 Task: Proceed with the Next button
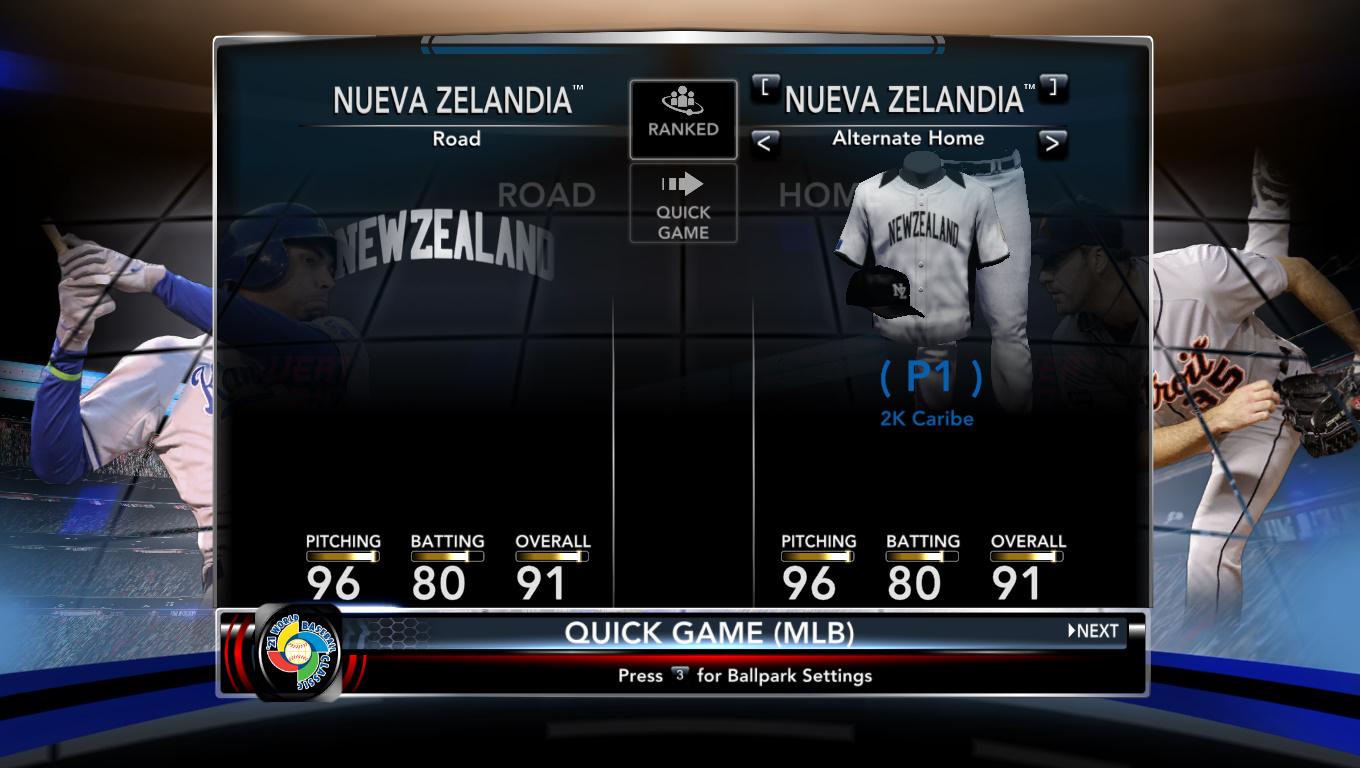coord(1094,631)
